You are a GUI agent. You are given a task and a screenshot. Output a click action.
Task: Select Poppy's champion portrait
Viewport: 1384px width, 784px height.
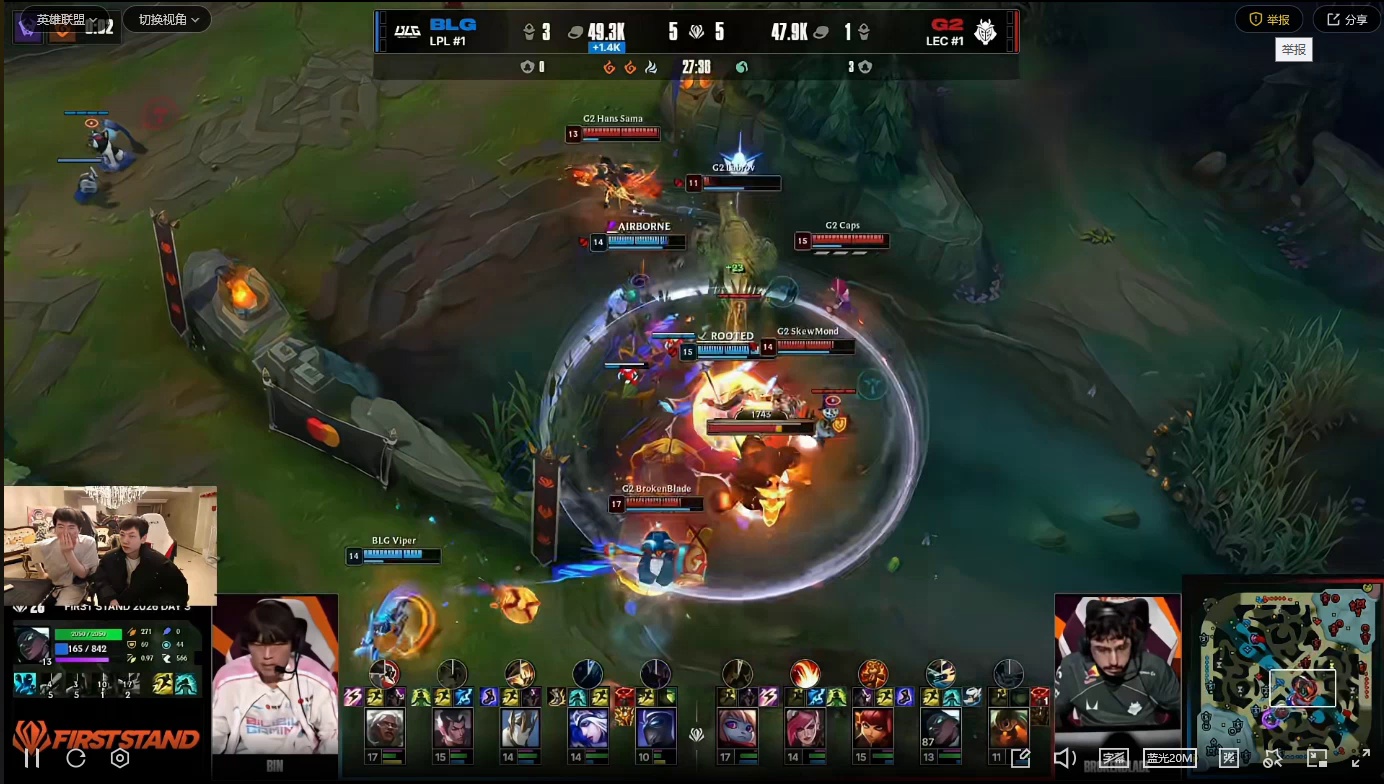click(738, 728)
